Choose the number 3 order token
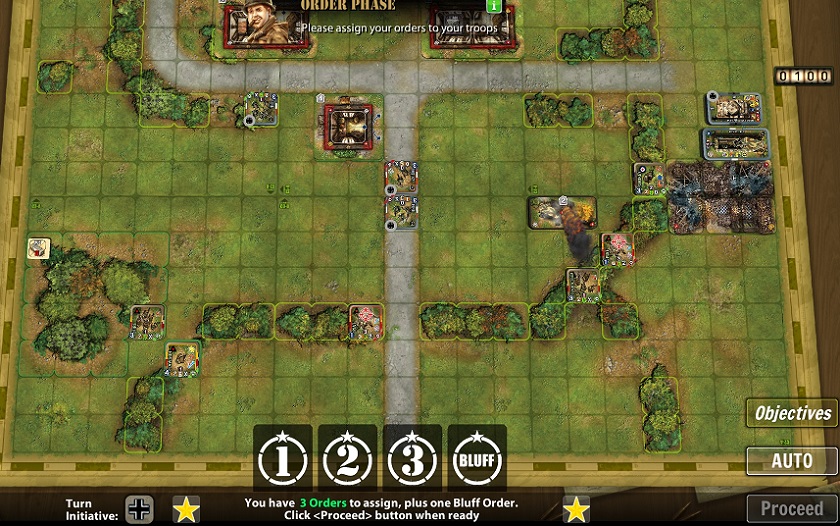The width and height of the screenshot is (840, 526). click(412, 459)
